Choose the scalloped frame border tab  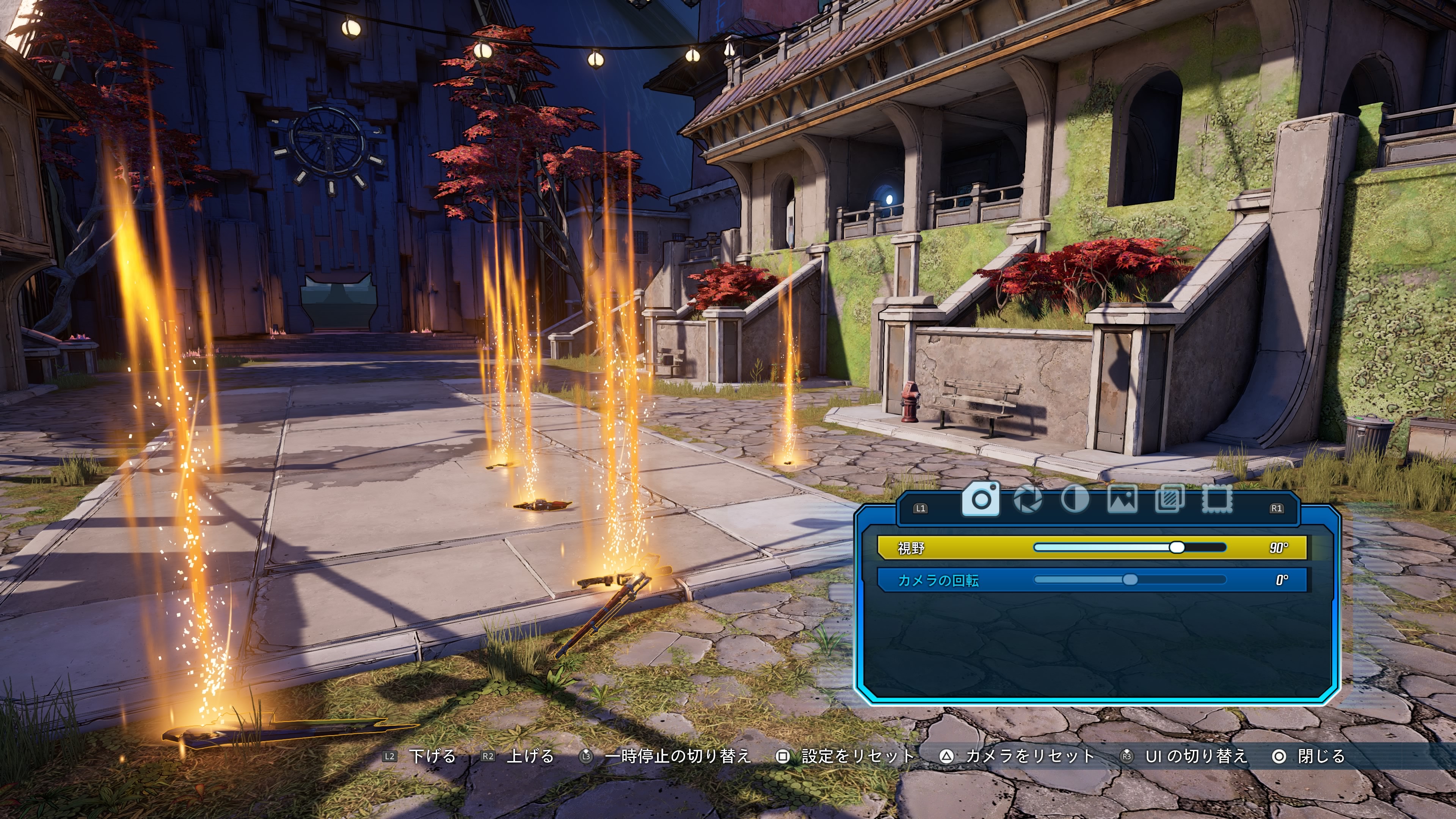[x=1216, y=499]
